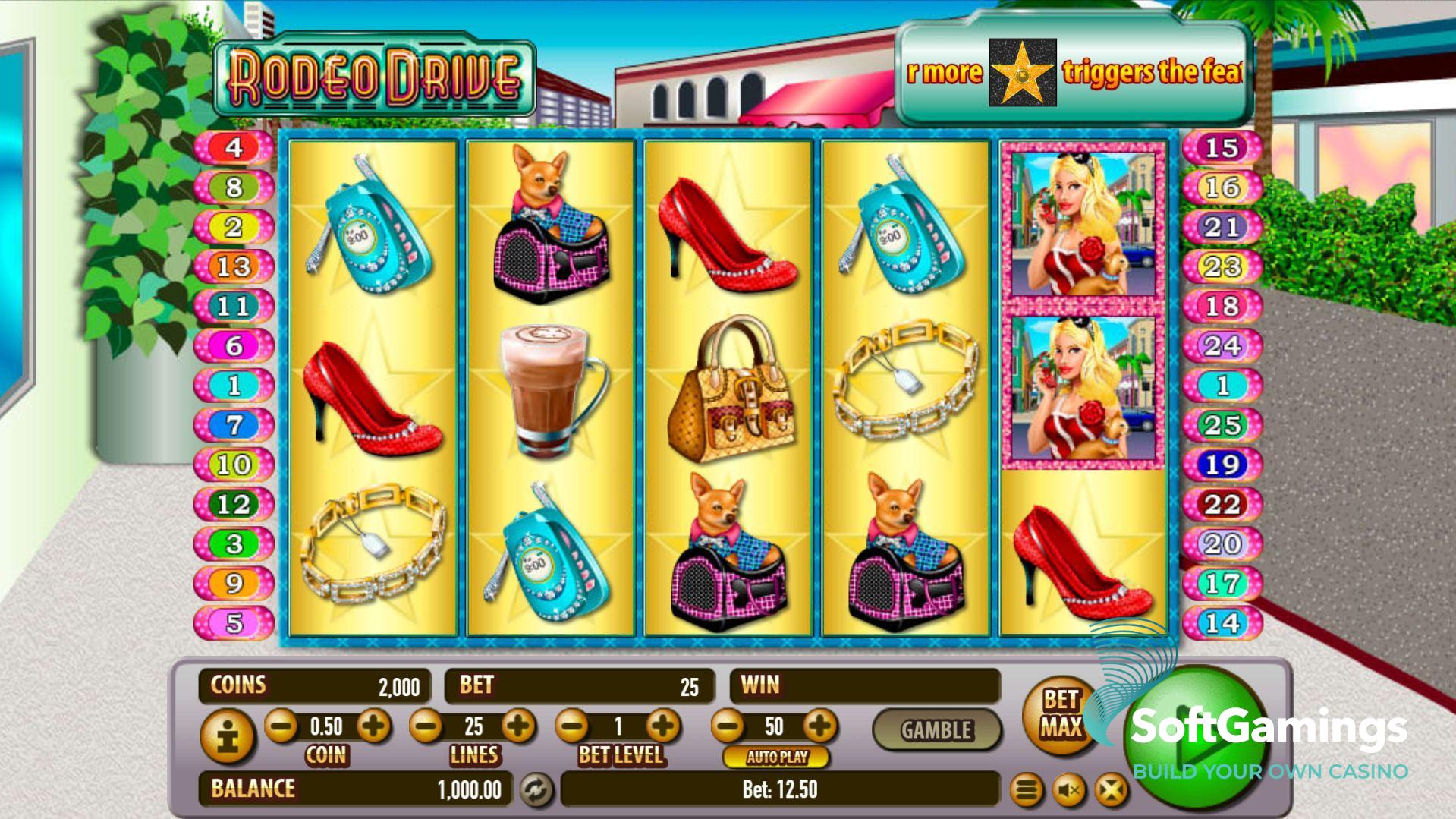Open the paytable info button

click(x=228, y=736)
